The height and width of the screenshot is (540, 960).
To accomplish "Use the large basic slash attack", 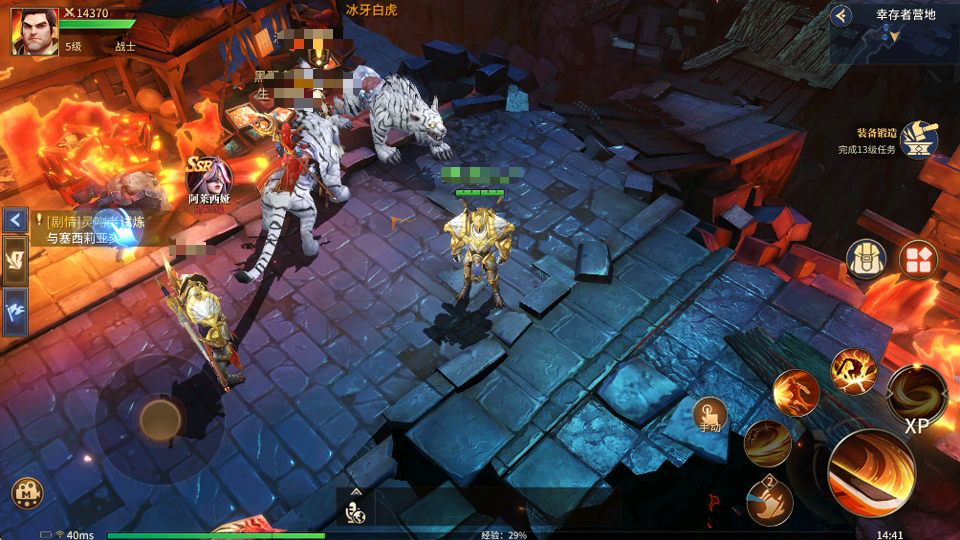I will tap(871, 472).
